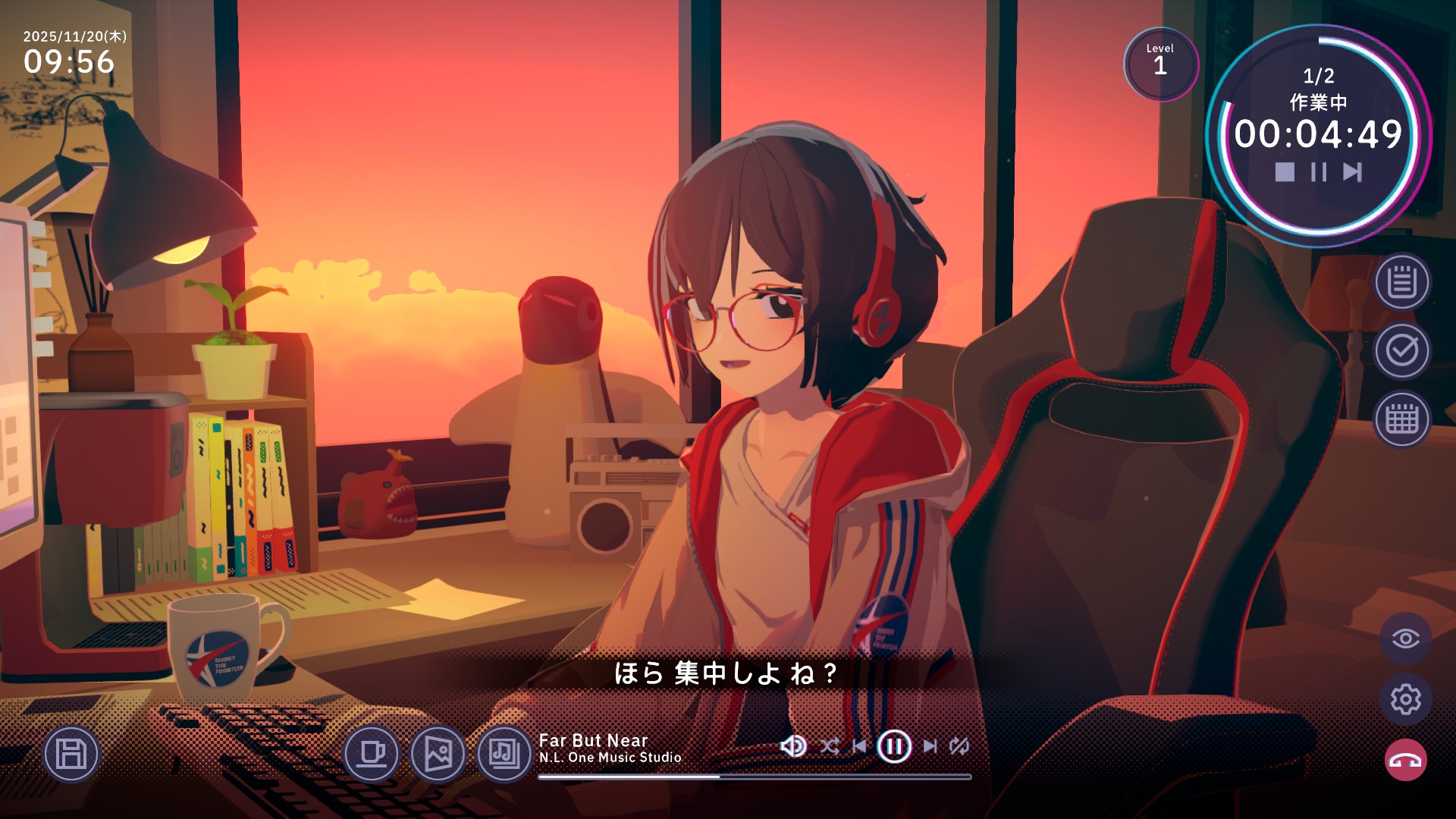
Task: Open the picture scenery icon
Action: [438, 754]
